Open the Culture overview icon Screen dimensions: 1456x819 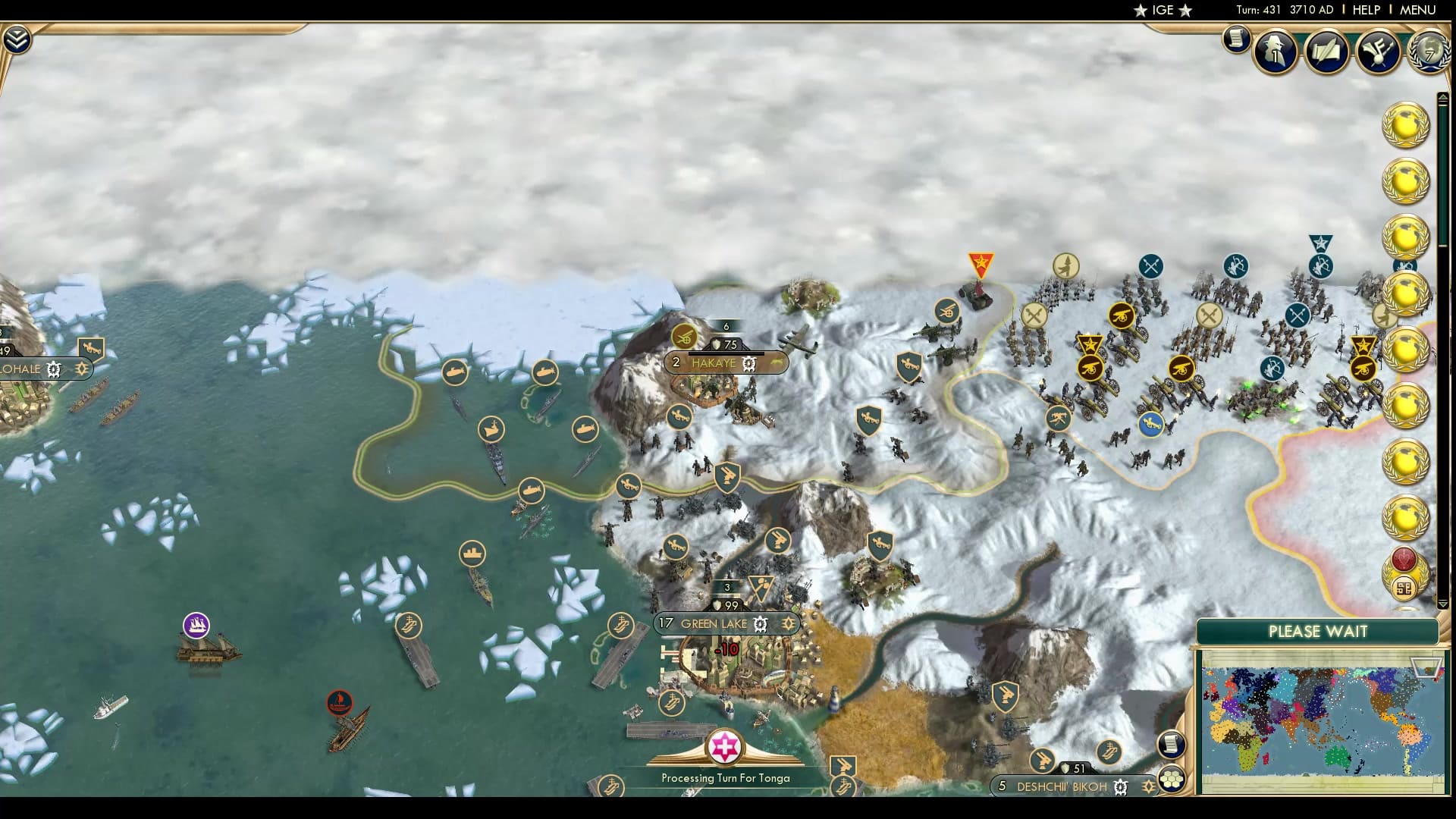click(x=1380, y=50)
